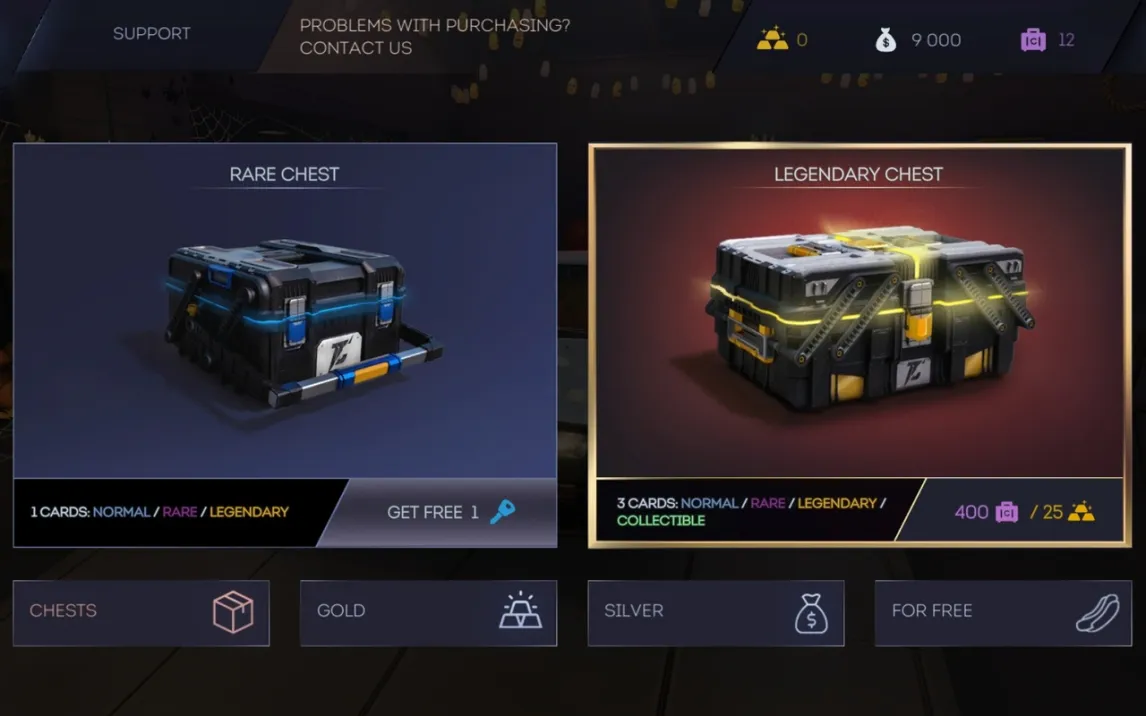Show the Silver shop category

click(715, 612)
